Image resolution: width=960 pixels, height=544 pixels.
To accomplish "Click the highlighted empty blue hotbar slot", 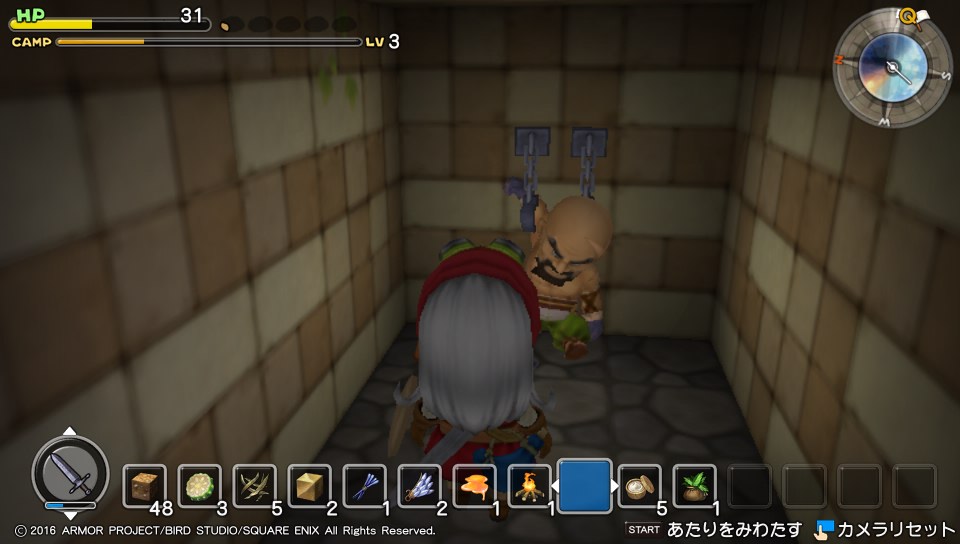I will [584, 485].
